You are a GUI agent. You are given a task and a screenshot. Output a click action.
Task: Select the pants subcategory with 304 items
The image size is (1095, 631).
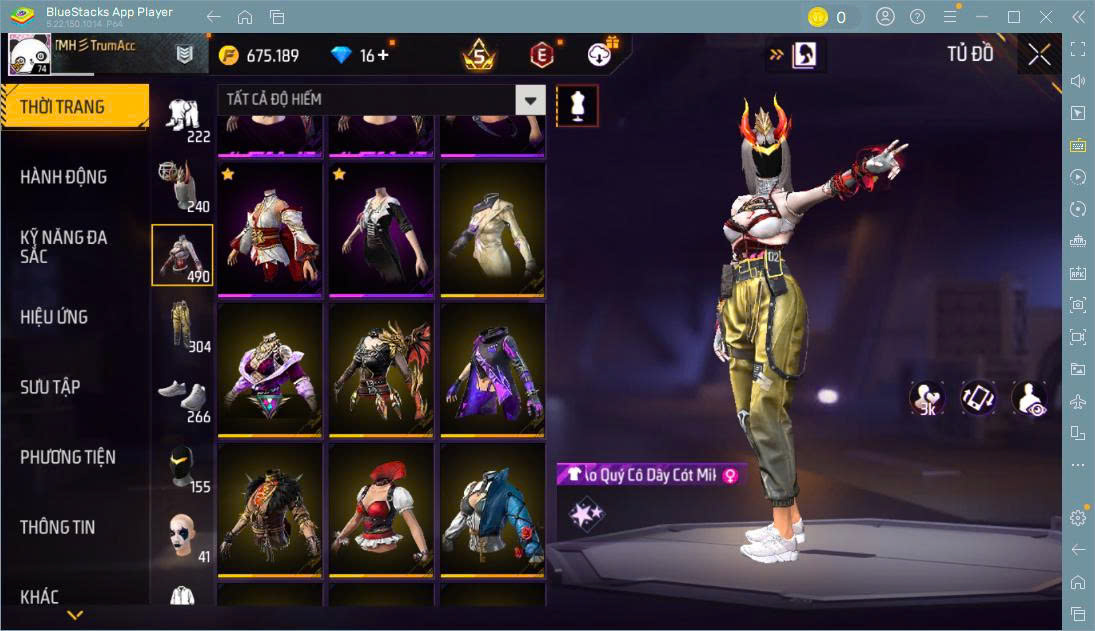pos(182,326)
